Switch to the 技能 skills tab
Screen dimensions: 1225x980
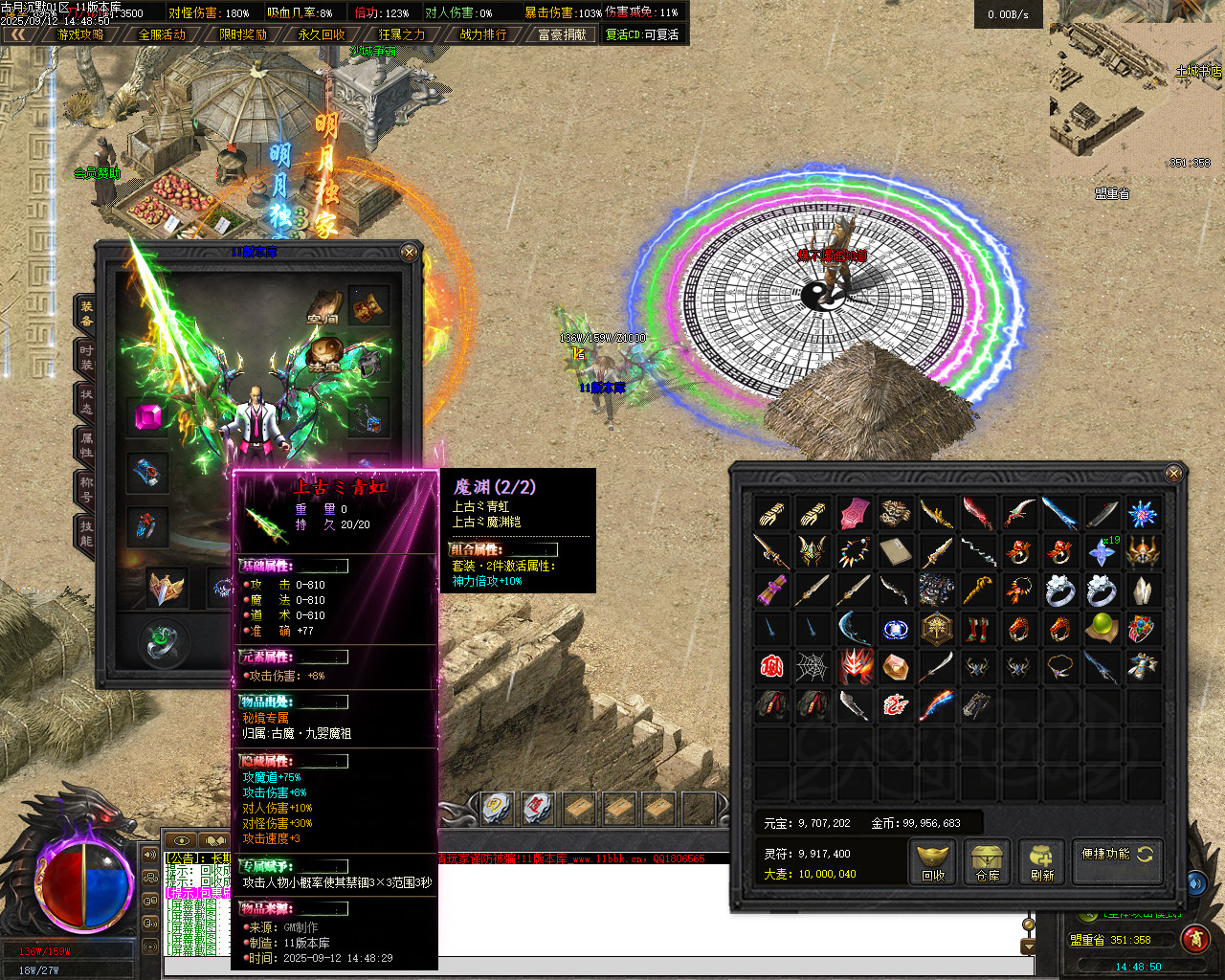pyautogui.click(x=86, y=534)
